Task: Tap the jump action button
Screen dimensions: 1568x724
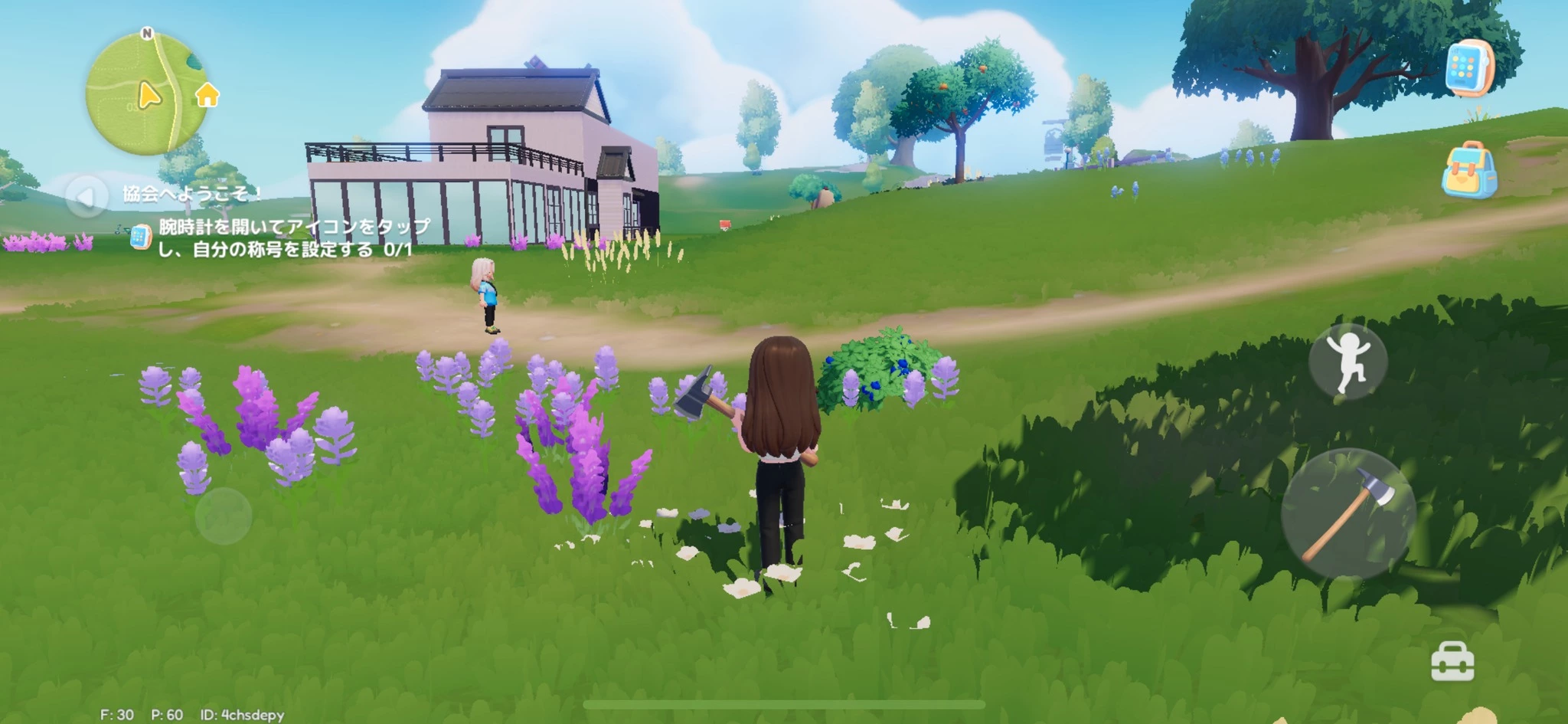Action: 1347,361
